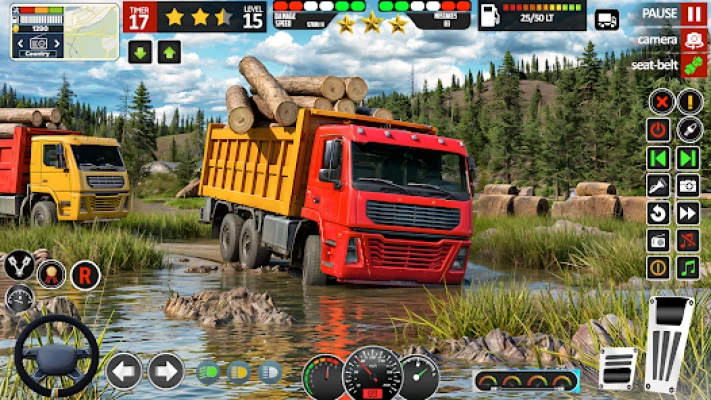
Task: Turn on the green right indicator
Action: [x=688, y=158]
